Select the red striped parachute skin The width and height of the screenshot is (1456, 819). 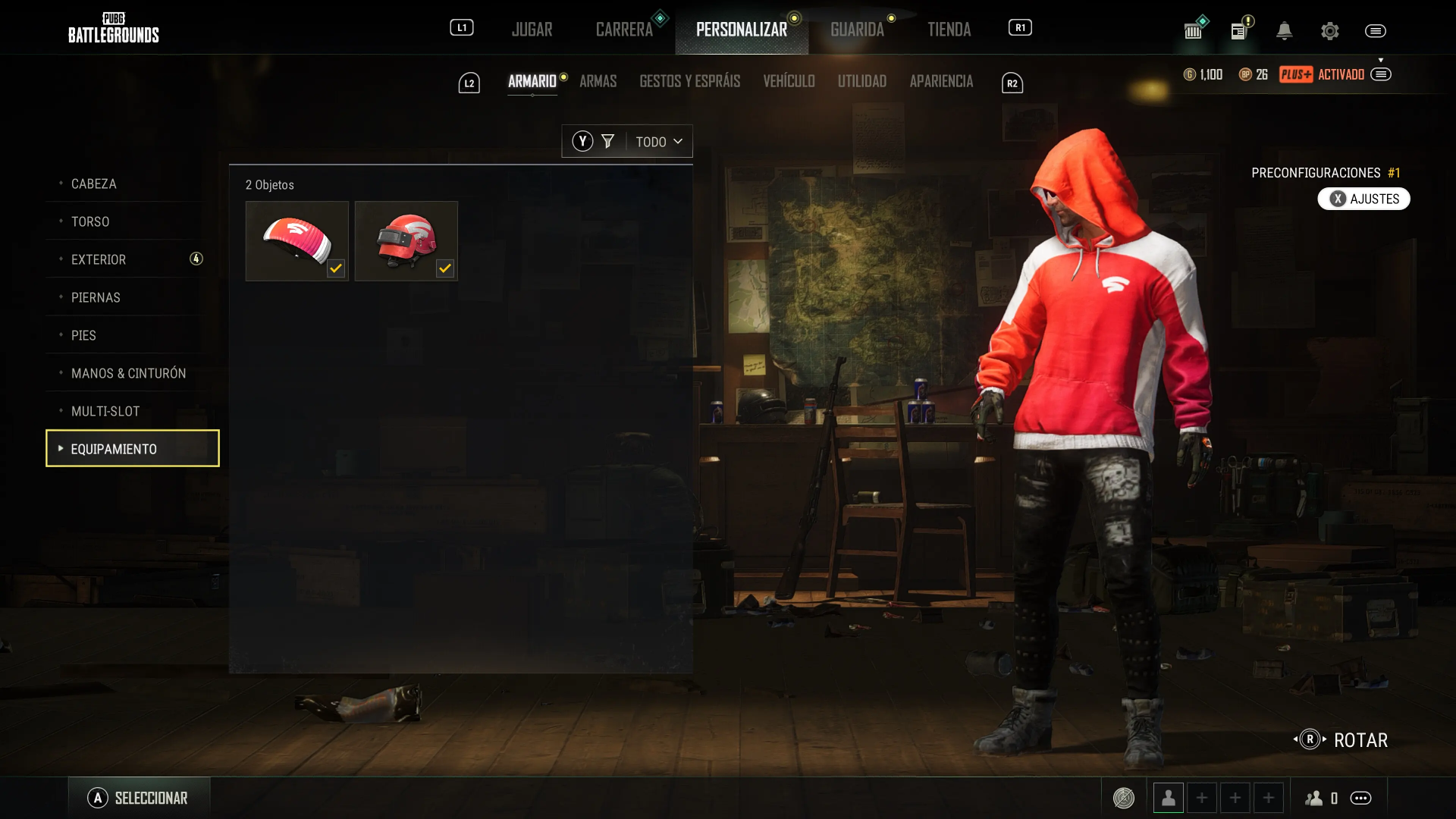pyautogui.click(x=297, y=241)
